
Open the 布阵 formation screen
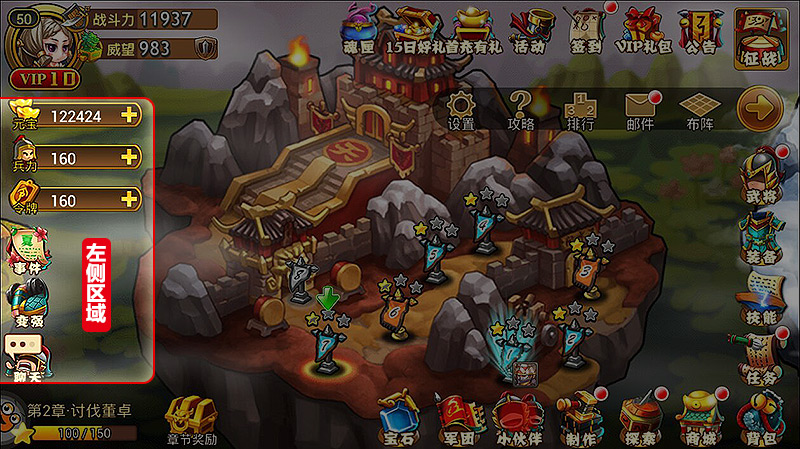(x=699, y=106)
